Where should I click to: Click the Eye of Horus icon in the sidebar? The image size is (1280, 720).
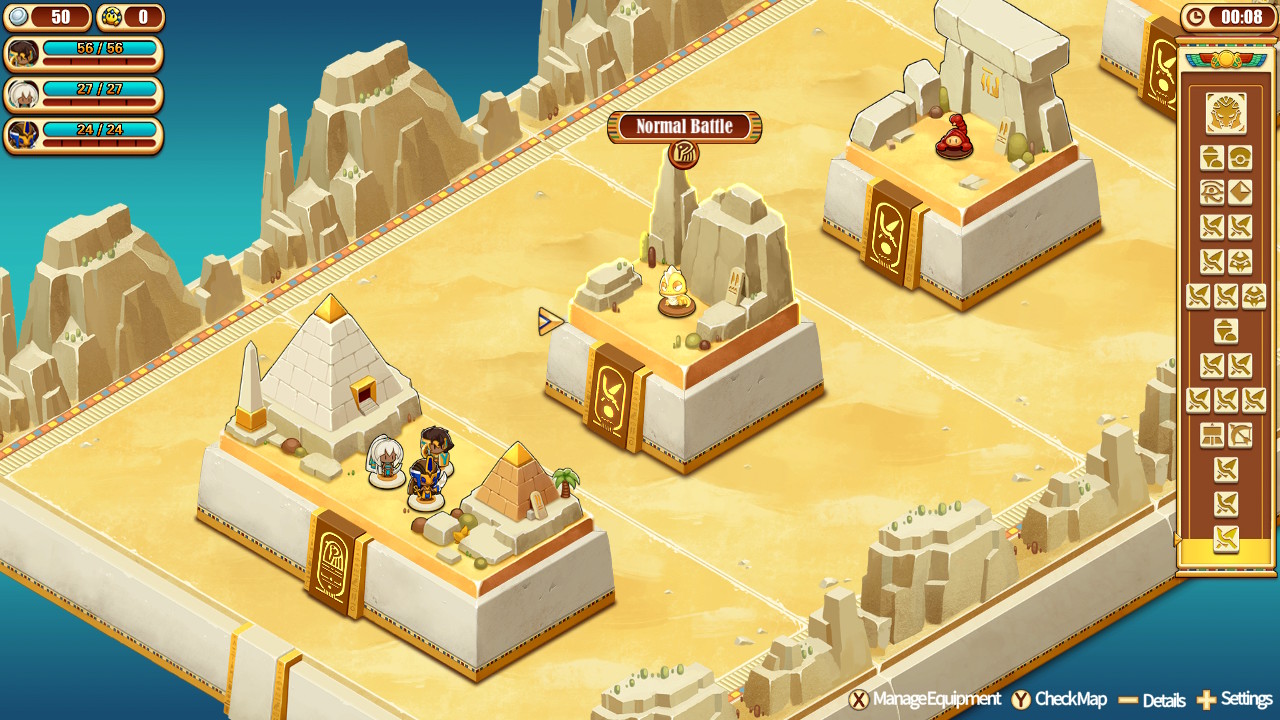tap(1210, 191)
